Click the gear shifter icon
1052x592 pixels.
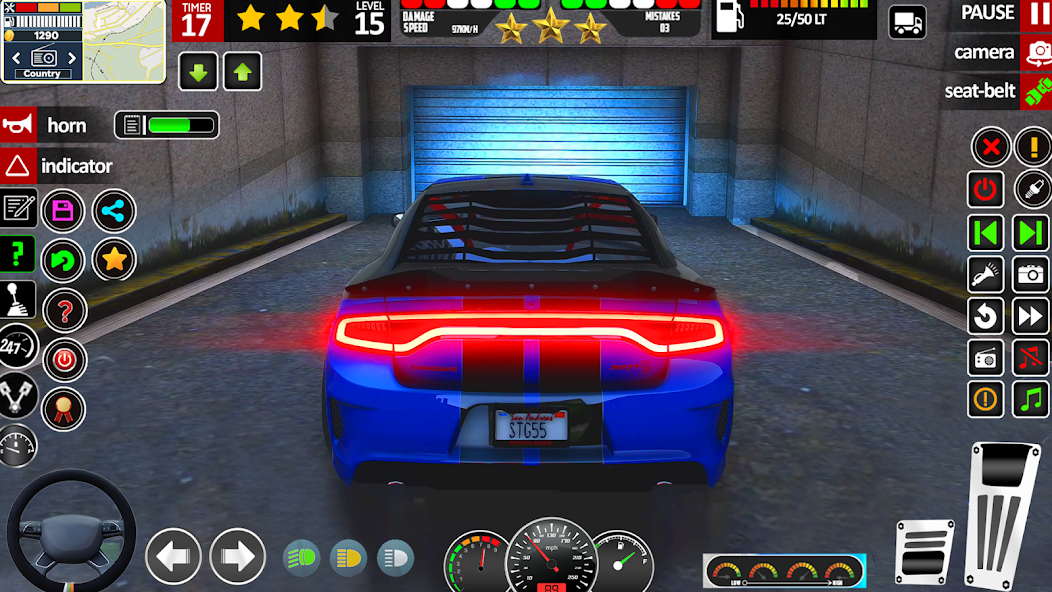[x=19, y=300]
